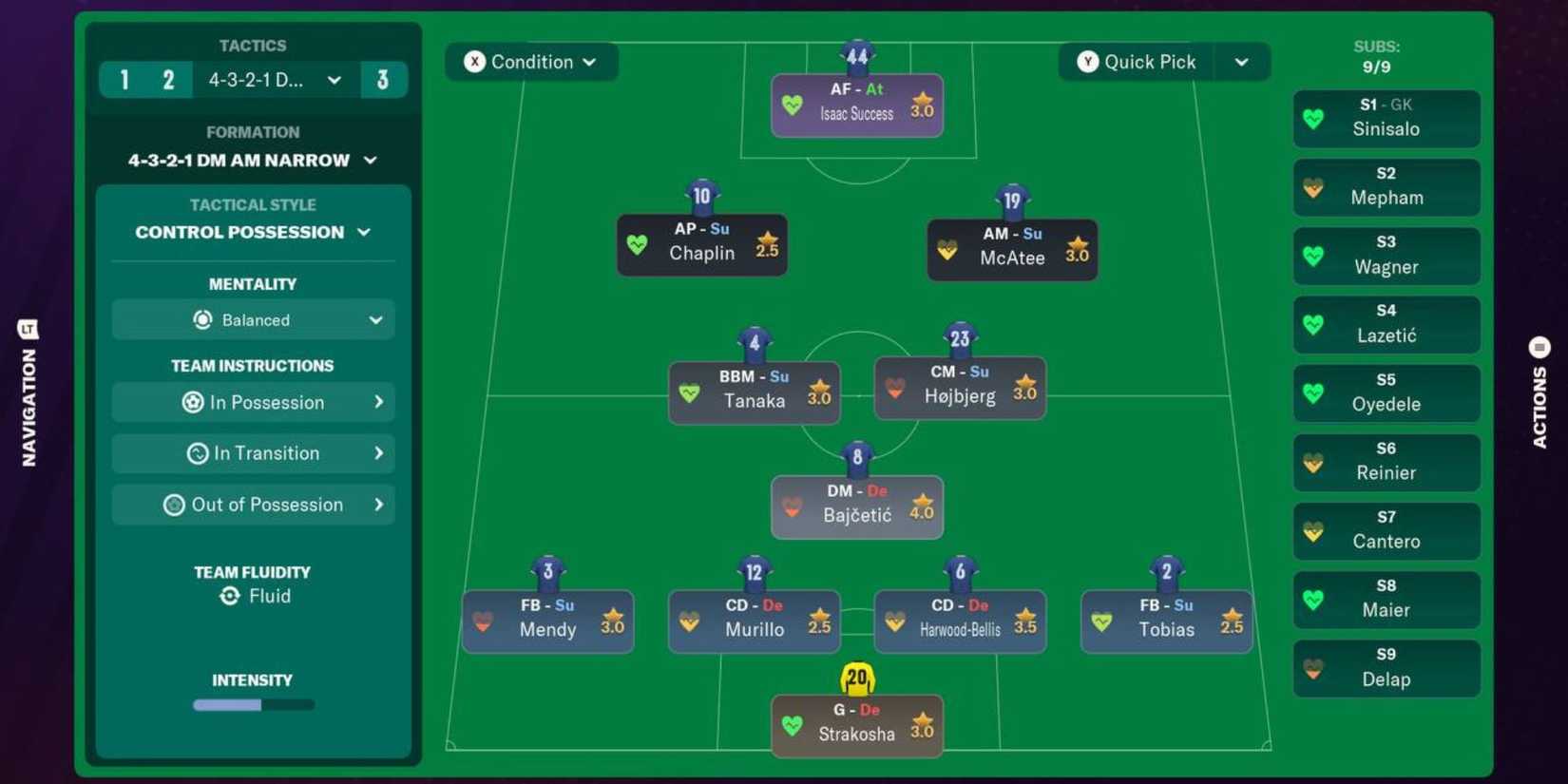
Task: Switch to tactic preset tab 1
Action: pos(124,80)
